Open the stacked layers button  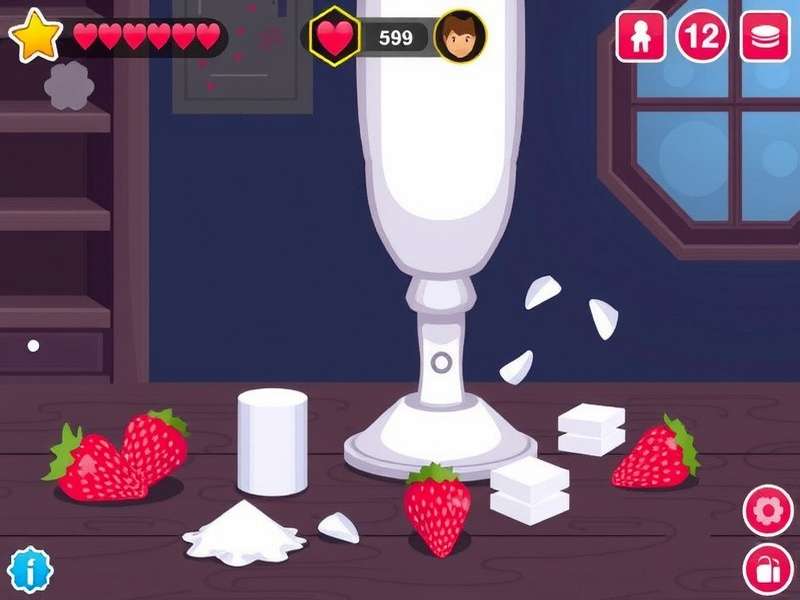pyautogui.click(x=765, y=37)
